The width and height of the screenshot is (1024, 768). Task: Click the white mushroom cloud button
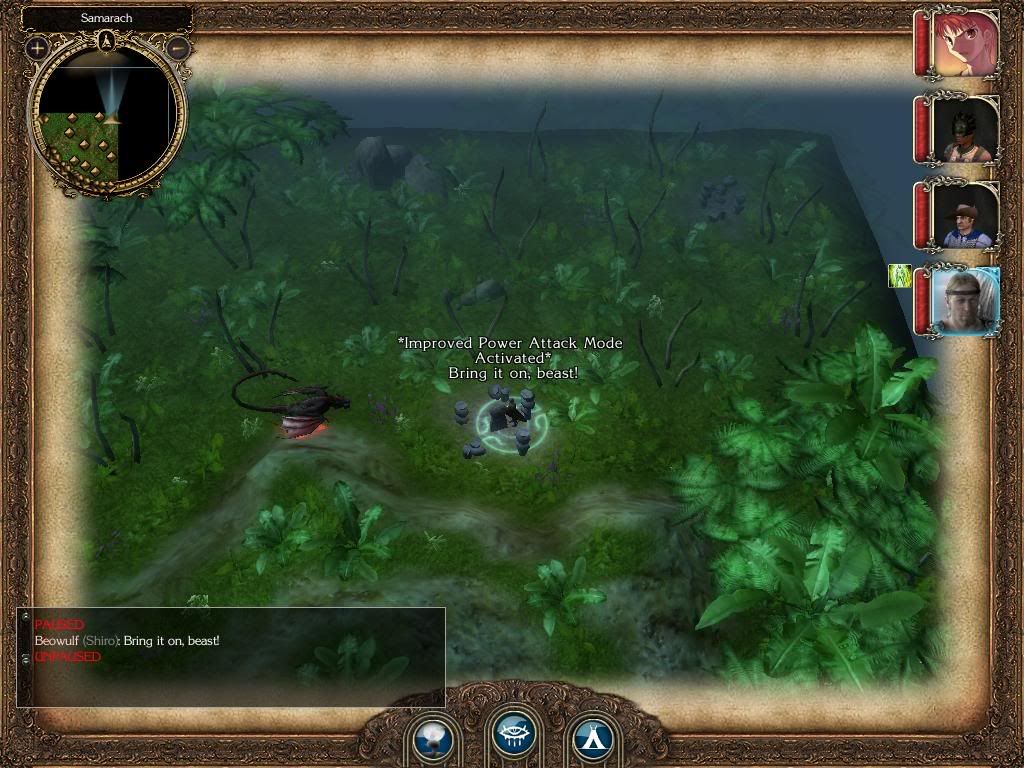tap(433, 740)
